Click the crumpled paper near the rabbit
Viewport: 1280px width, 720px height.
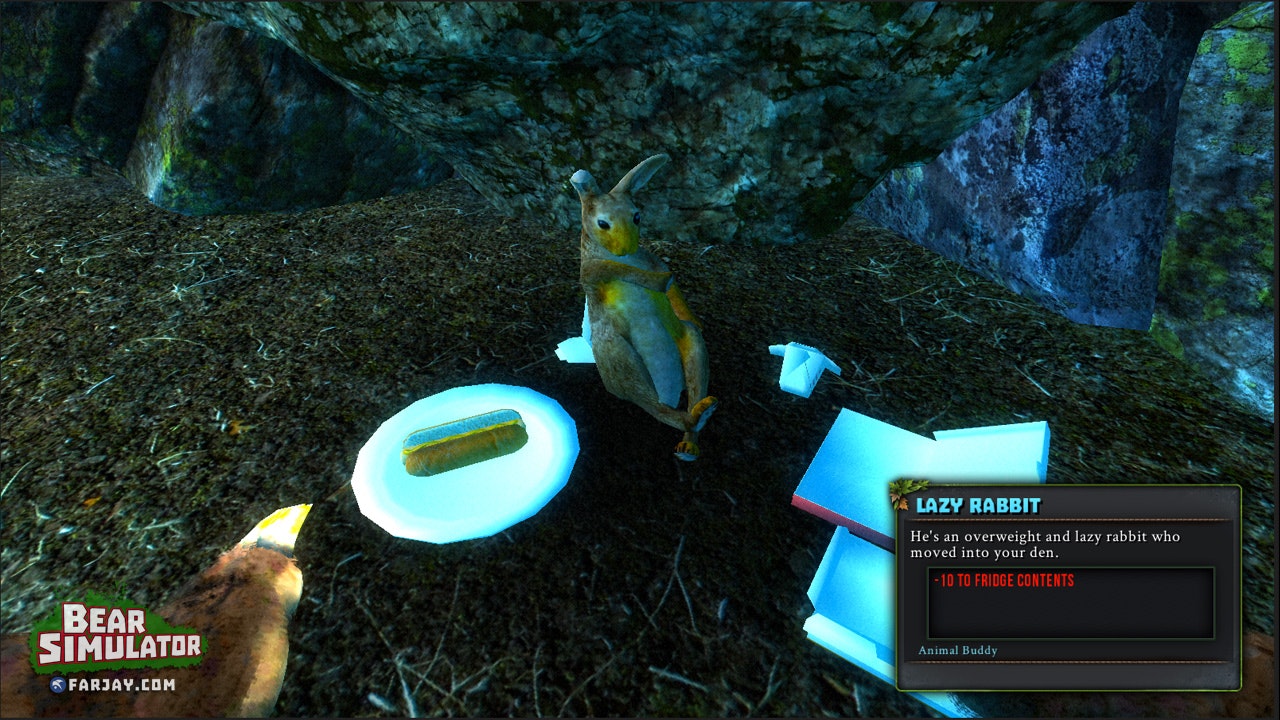pyautogui.click(x=800, y=365)
